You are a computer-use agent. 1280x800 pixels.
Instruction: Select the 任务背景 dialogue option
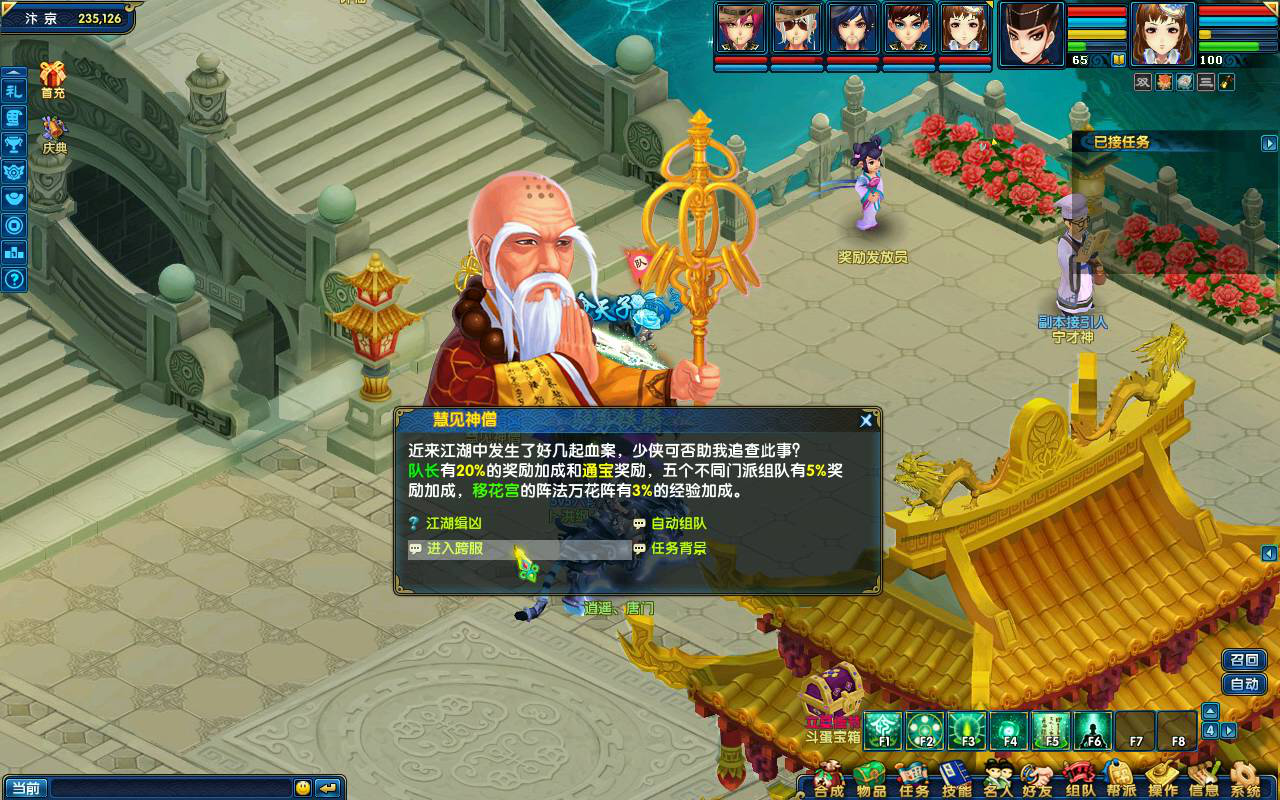[678, 549]
